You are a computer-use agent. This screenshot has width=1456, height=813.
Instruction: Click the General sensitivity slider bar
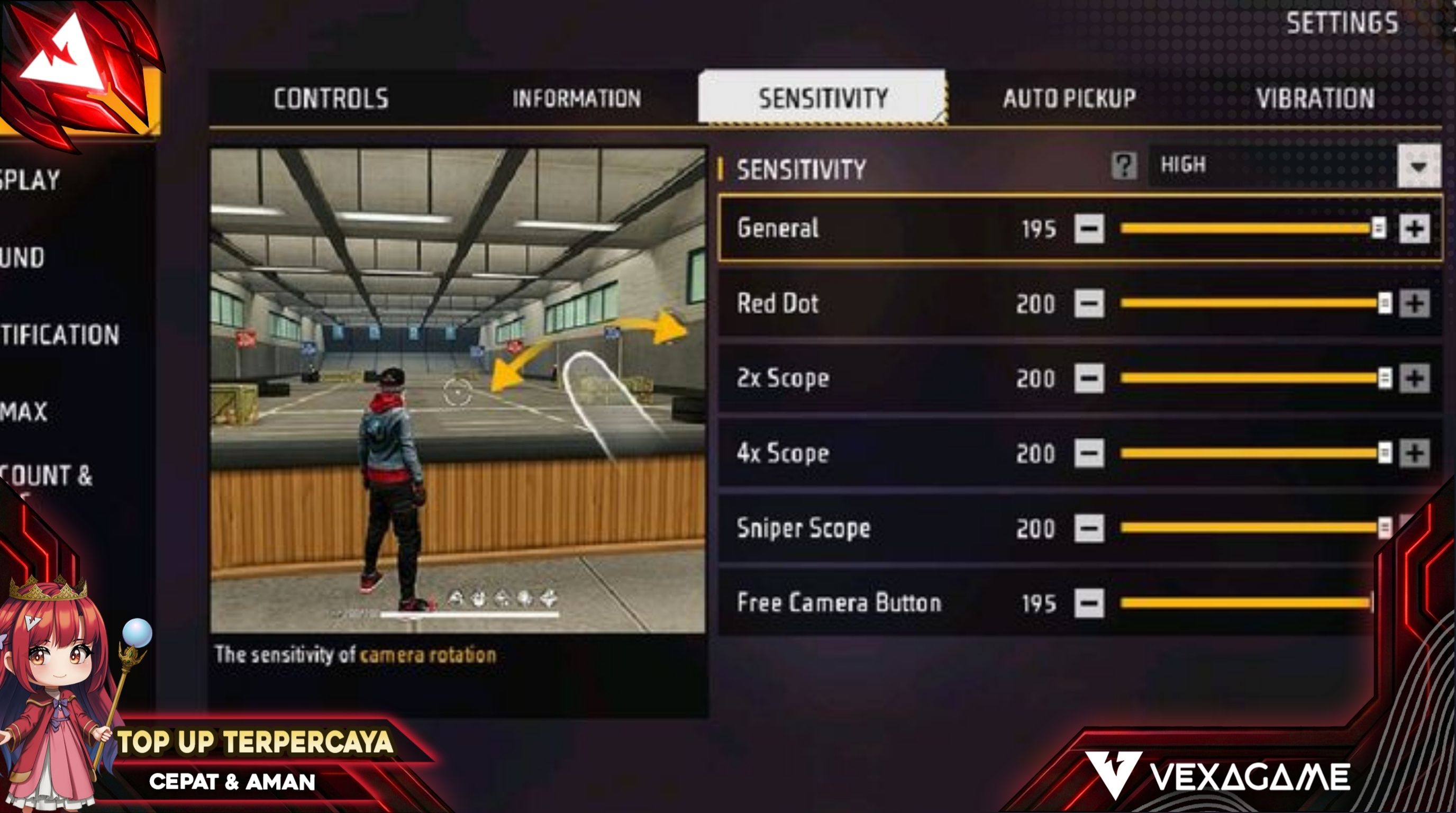click(1243, 229)
